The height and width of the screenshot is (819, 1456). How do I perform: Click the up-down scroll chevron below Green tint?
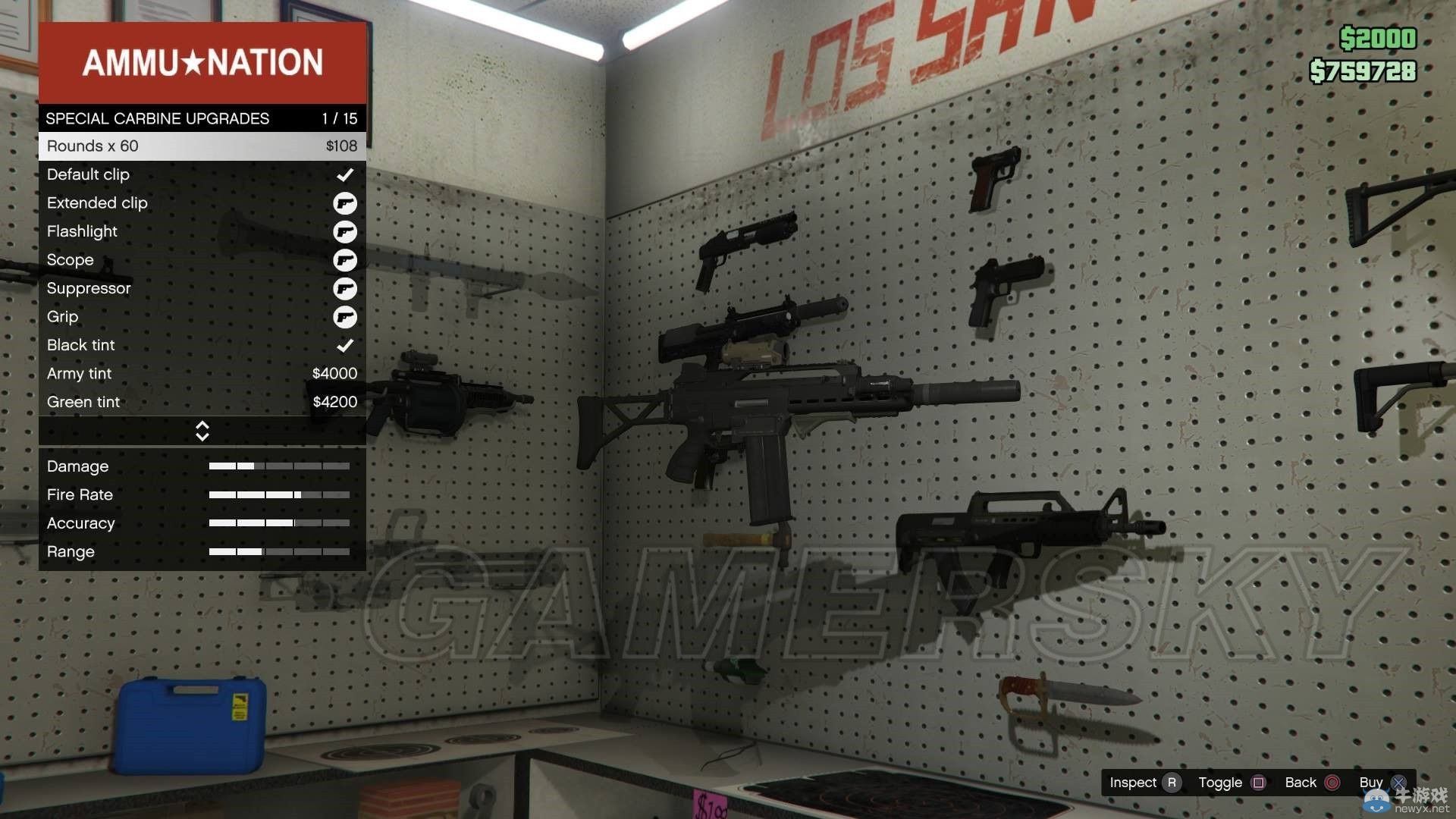202,430
